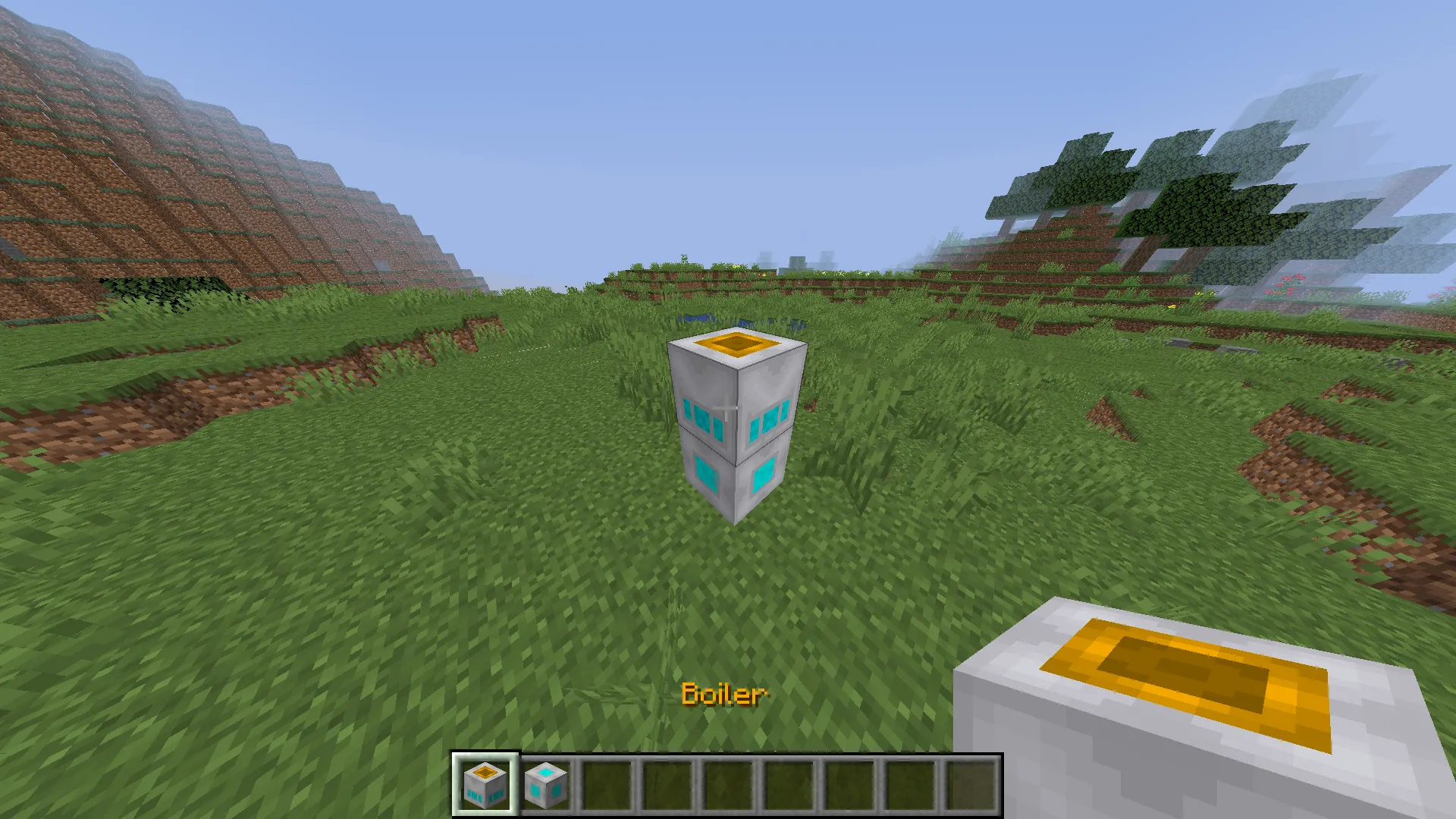Image resolution: width=1456 pixels, height=819 pixels.
Task: Click the orange top face of the Boiler tower
Action: (x=736, y=345)
